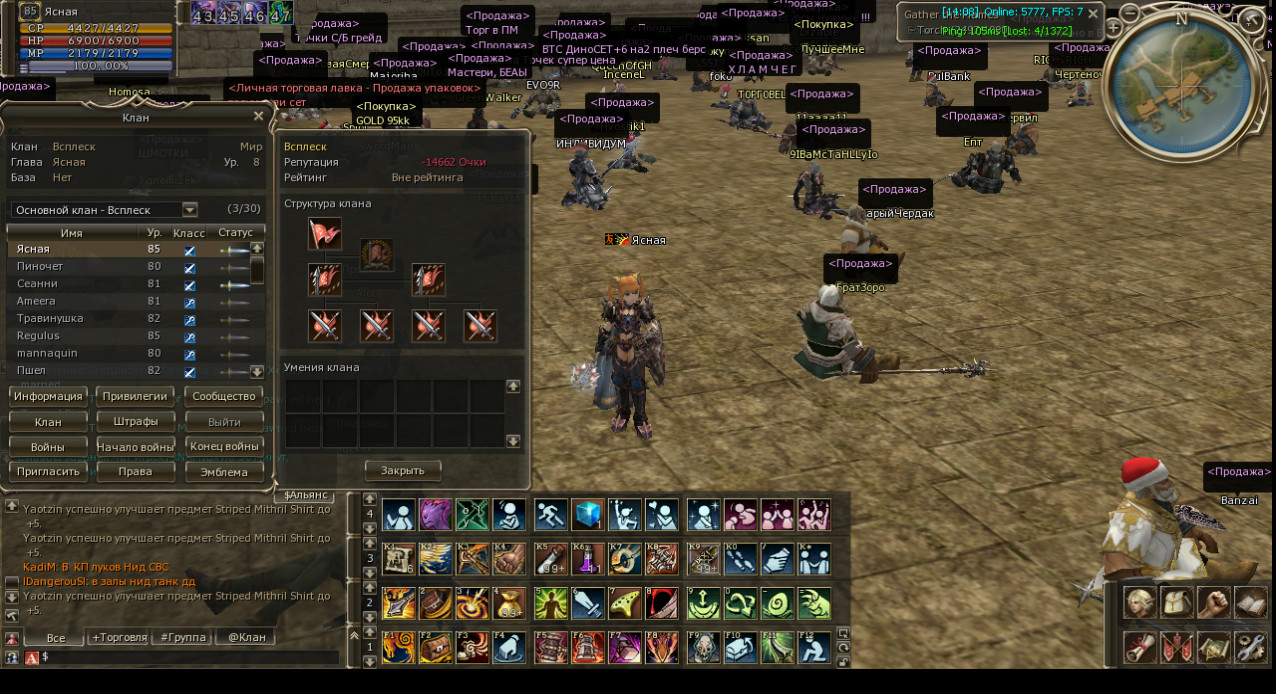Expand the Основной клан - Всплеск dropdown
The image size is (1276, 694).
click(x=189, y=210)
